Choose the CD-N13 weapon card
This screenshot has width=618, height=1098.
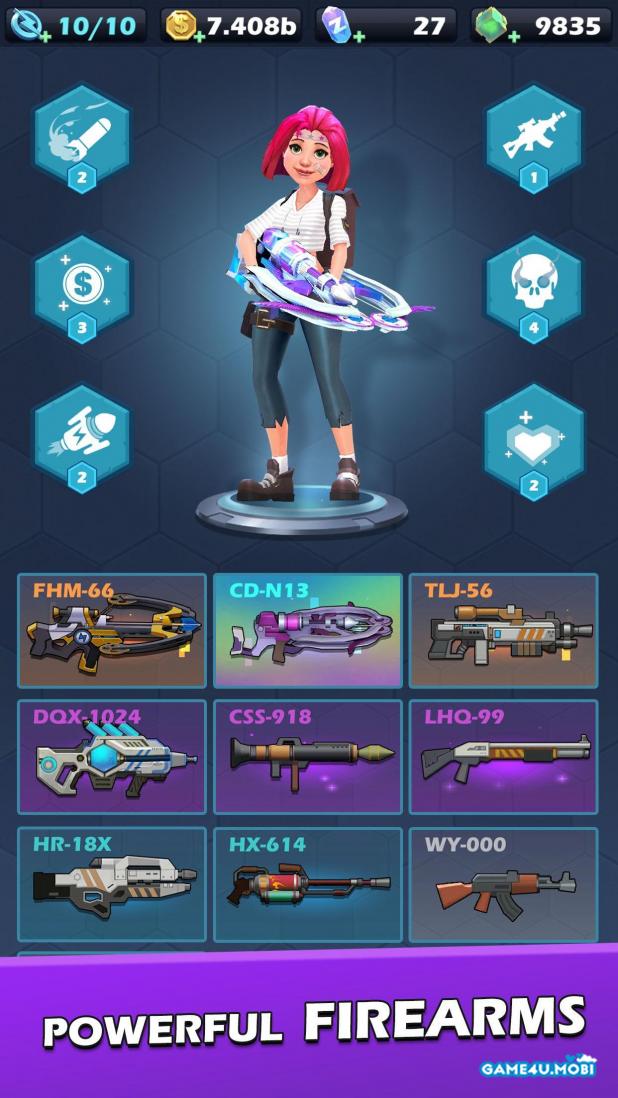click(x=308, y=630)
